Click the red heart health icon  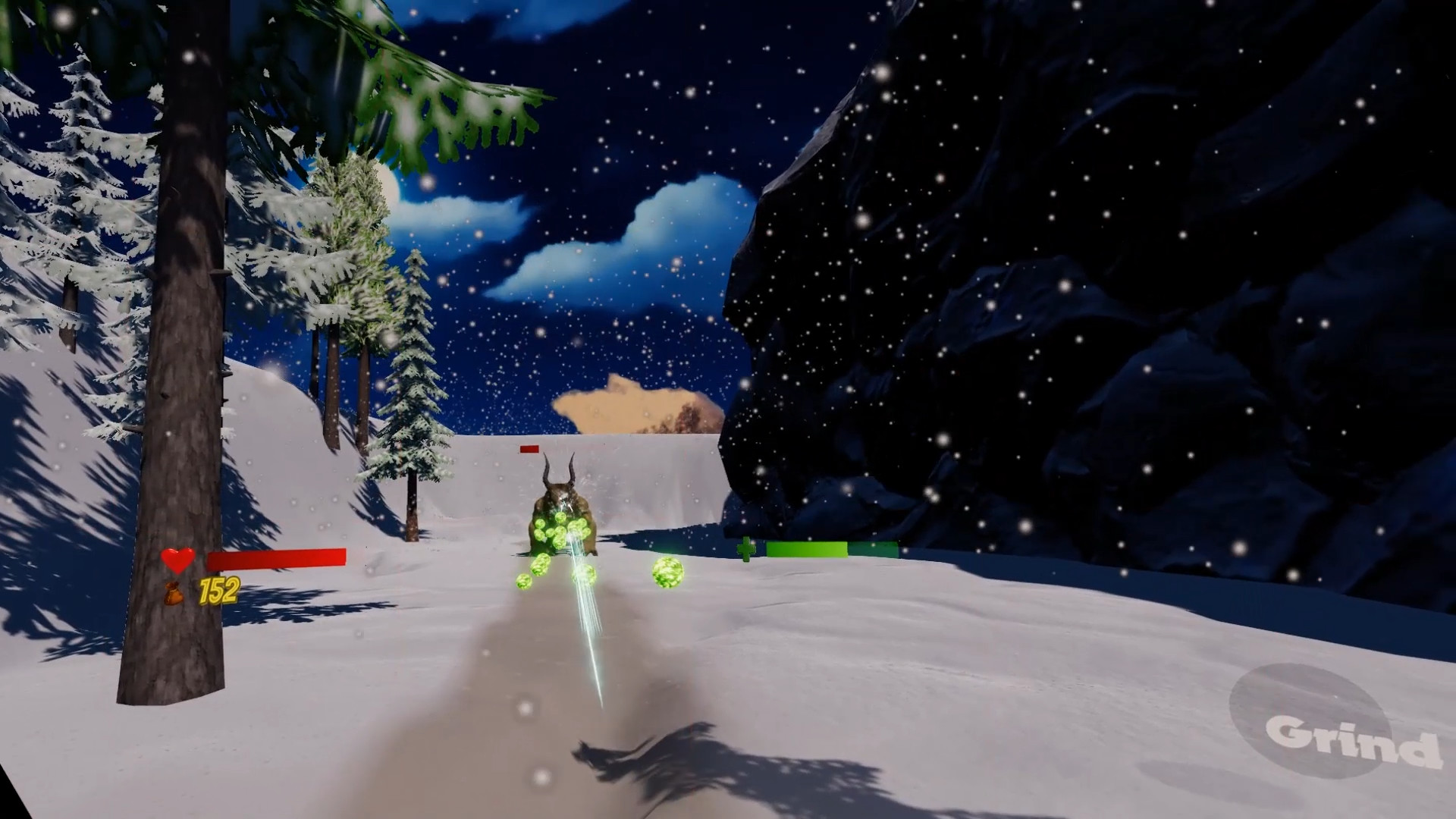tap(176, 561)
